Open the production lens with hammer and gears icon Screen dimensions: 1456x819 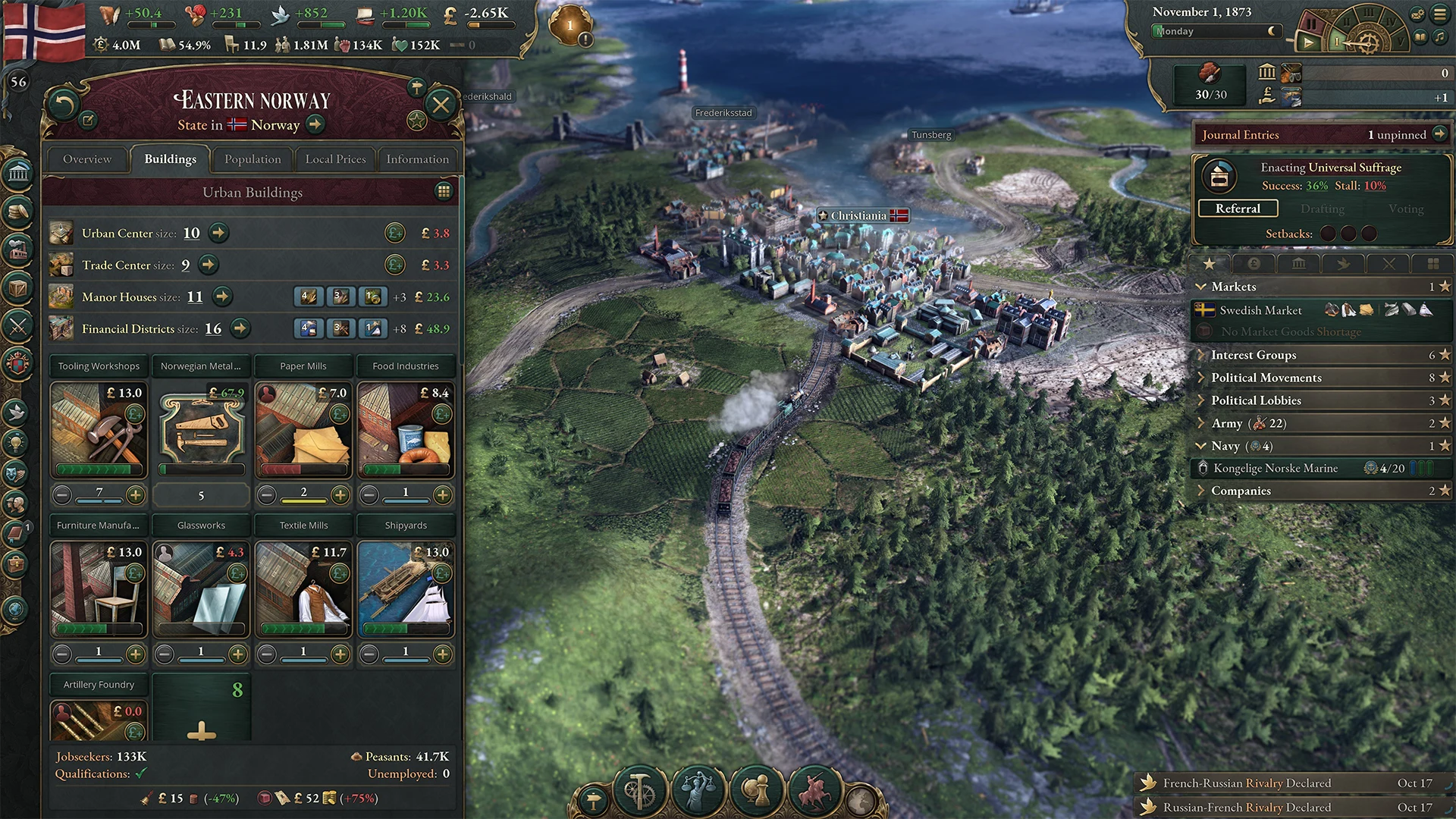[638, 789]
